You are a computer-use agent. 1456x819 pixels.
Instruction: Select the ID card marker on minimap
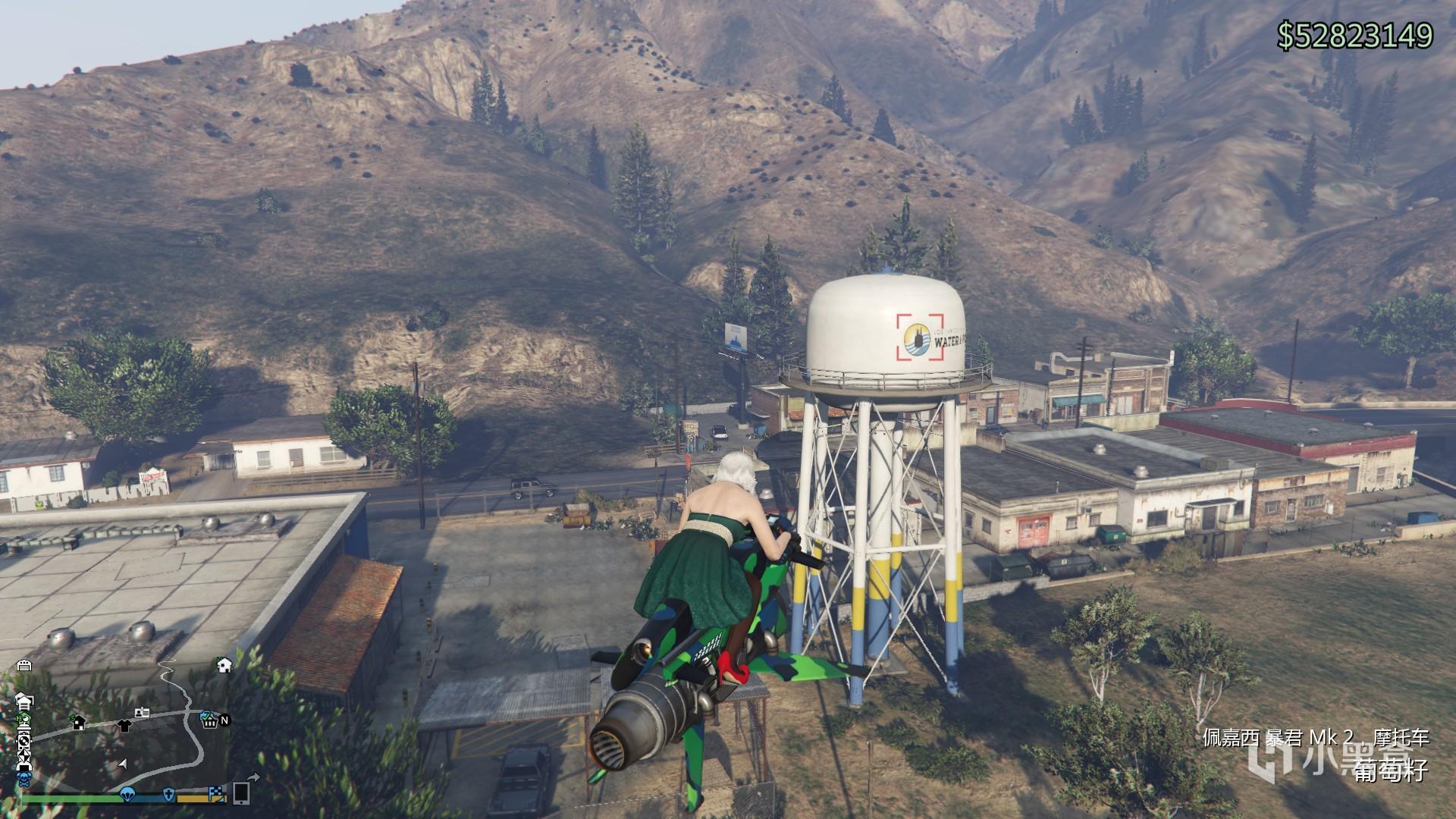click(x=142, y=713)
